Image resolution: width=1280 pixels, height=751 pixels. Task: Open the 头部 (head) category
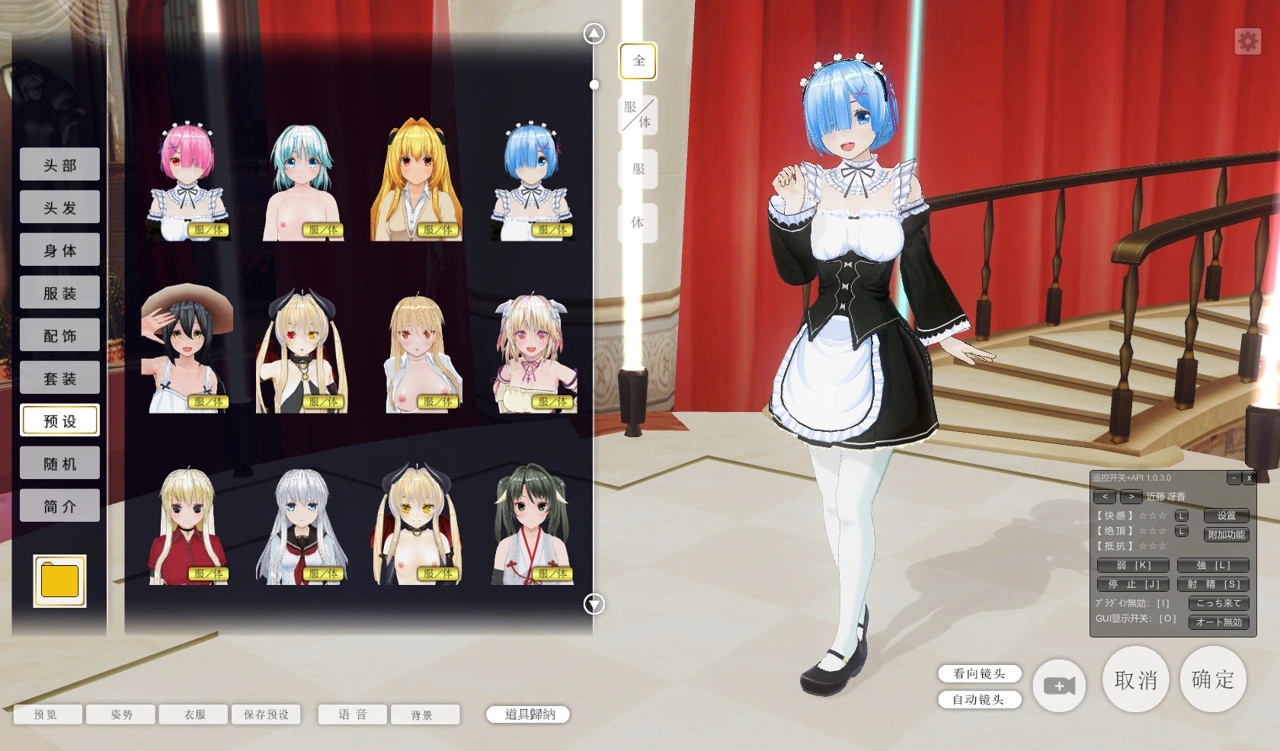(60, 165)
